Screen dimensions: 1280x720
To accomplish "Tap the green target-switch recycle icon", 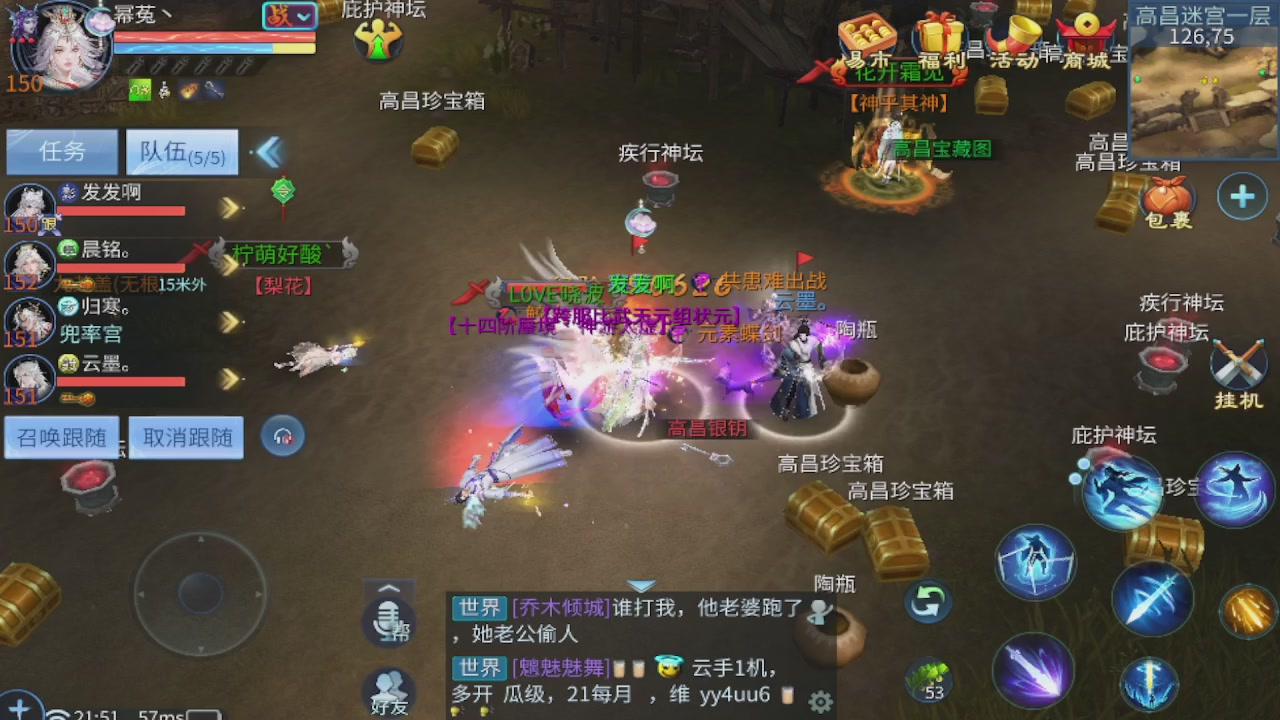I will point(927,600).
